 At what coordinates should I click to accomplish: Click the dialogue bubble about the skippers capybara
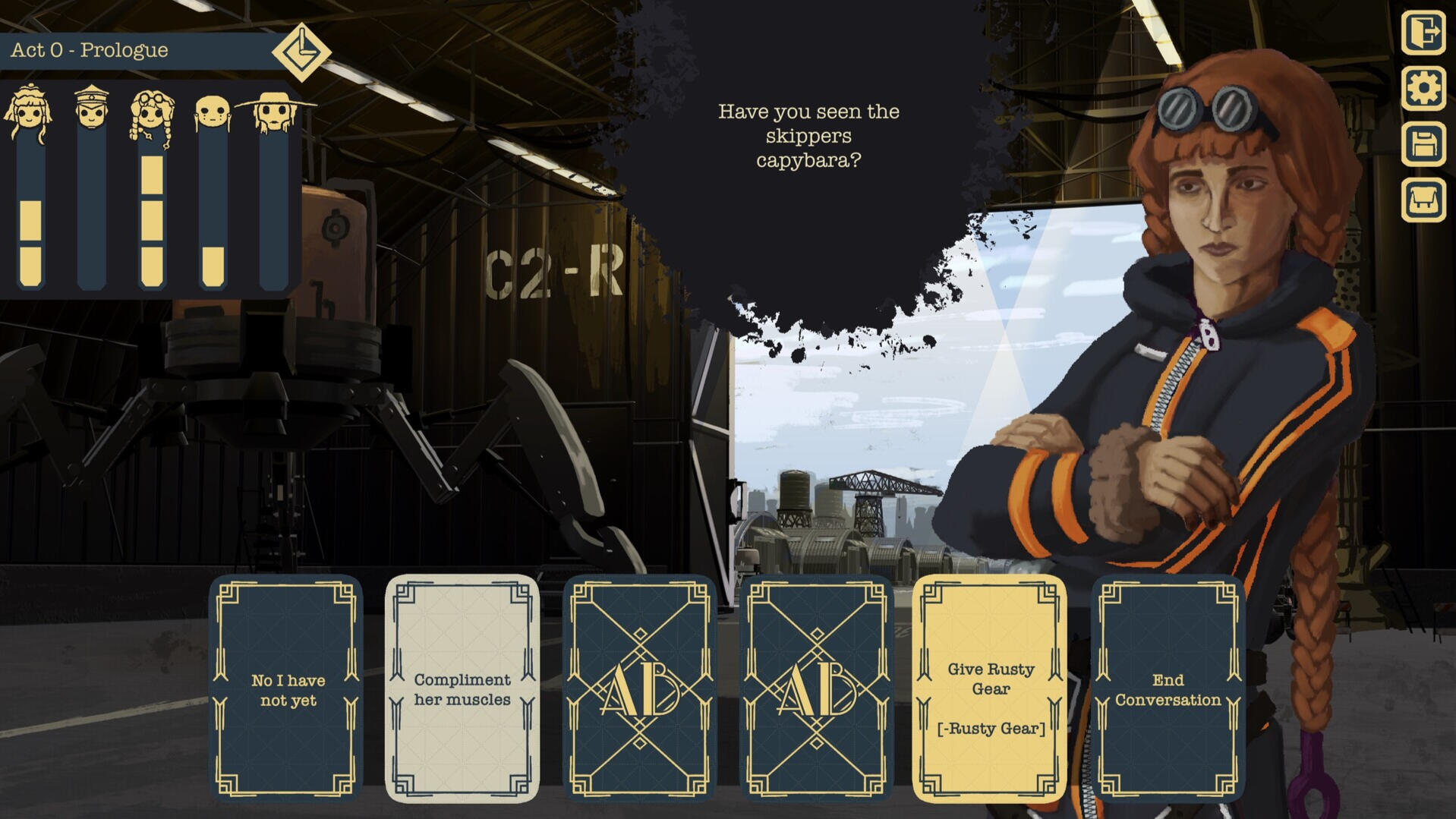pos(808,137)
